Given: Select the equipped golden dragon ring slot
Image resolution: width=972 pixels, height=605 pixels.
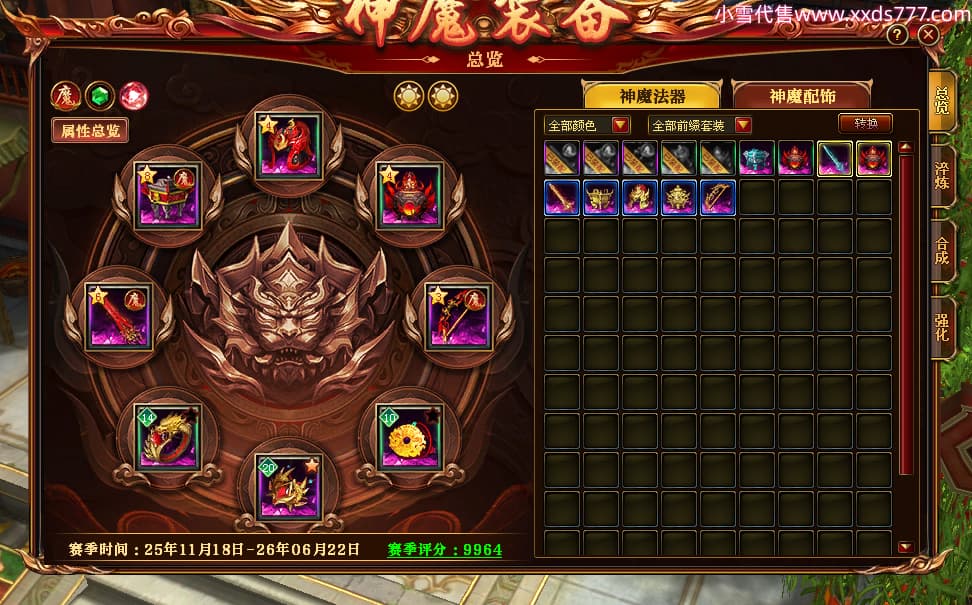Looking at the screenshot, I should 169,437.
